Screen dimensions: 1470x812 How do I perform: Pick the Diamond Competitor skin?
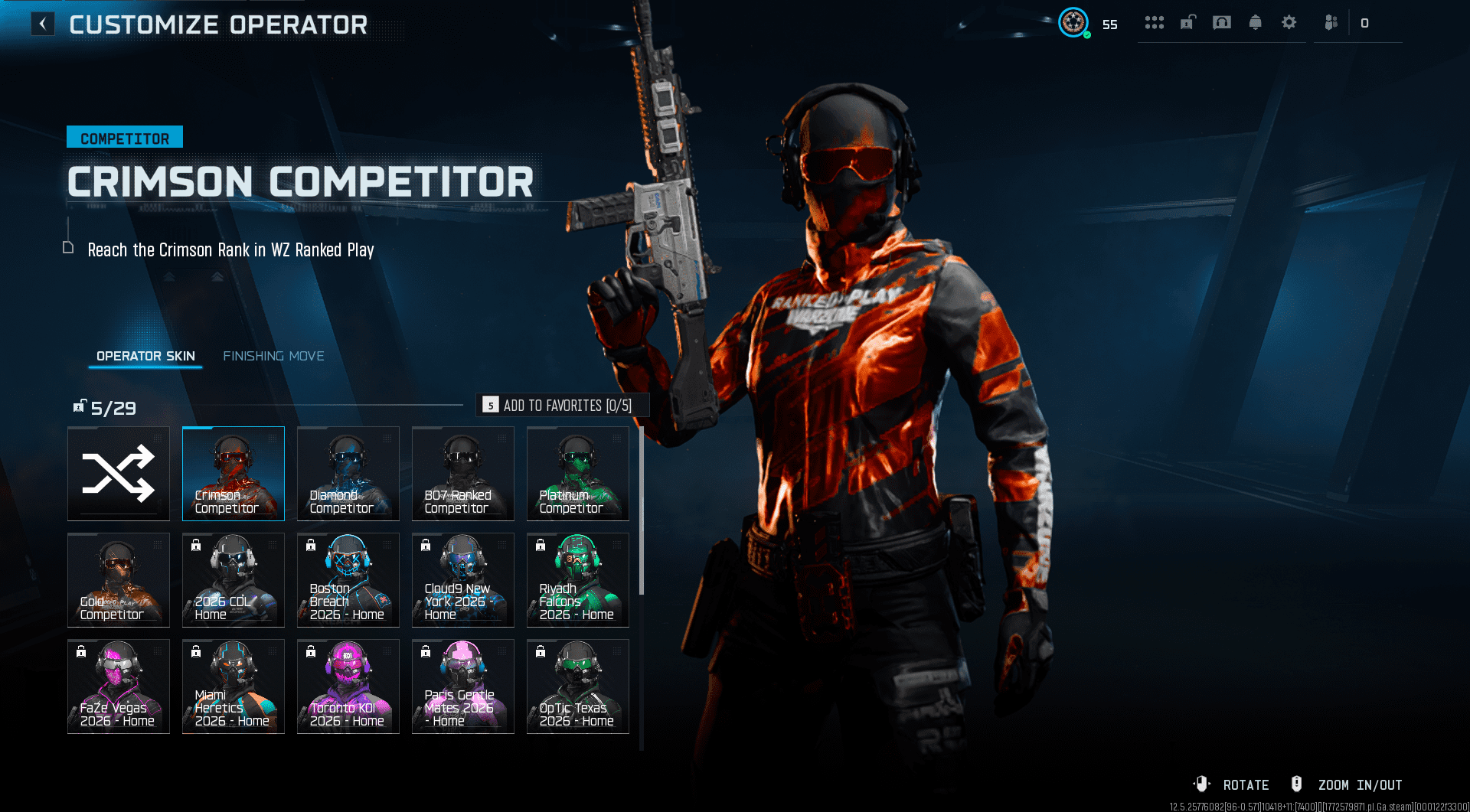348,474
